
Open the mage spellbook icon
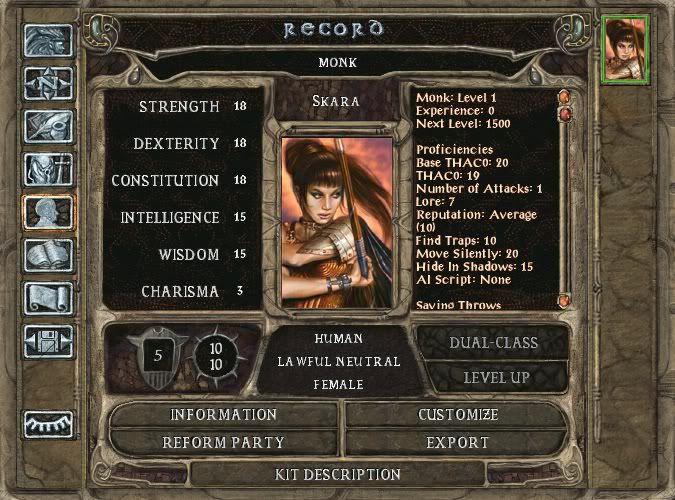[x=47, y=257]
